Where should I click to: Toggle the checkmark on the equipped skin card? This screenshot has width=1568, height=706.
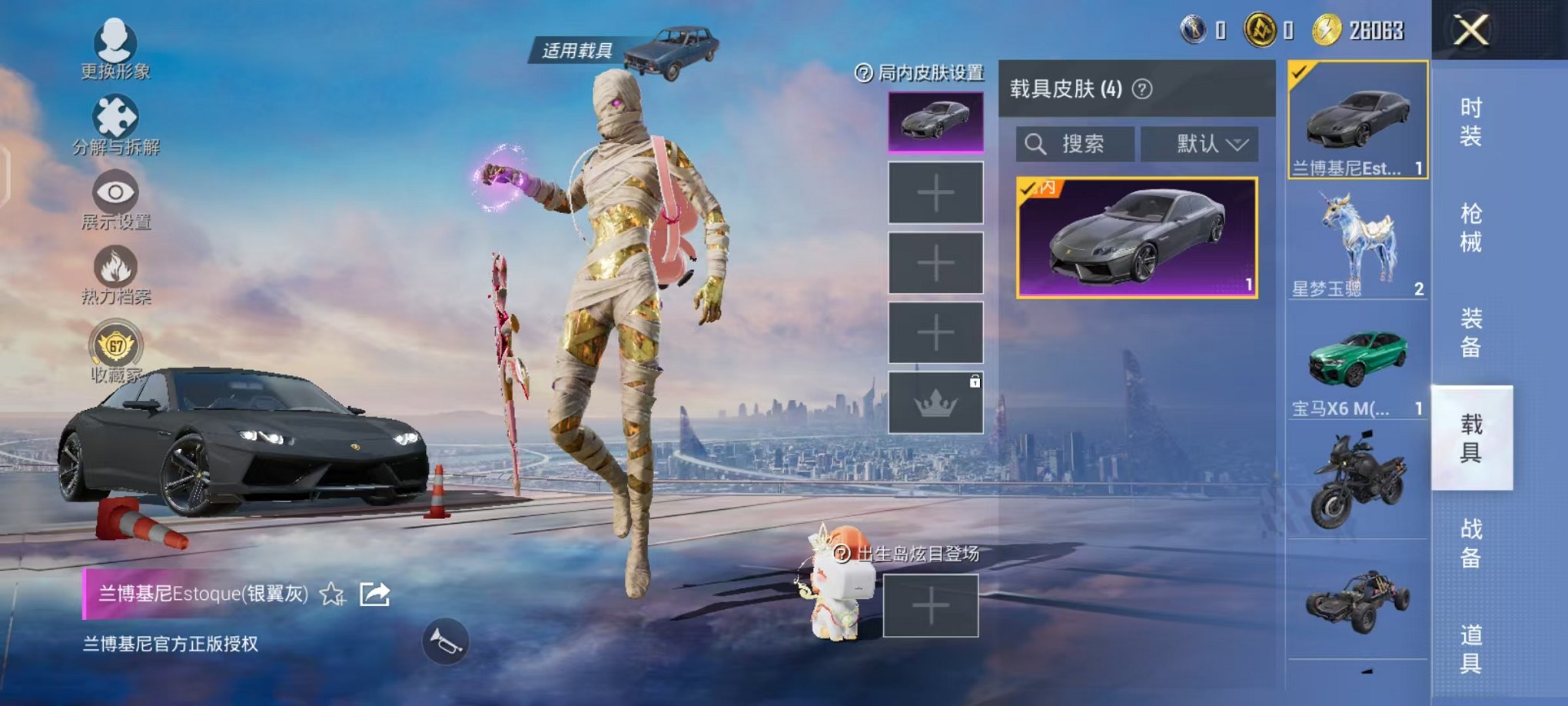[1028, 188]
